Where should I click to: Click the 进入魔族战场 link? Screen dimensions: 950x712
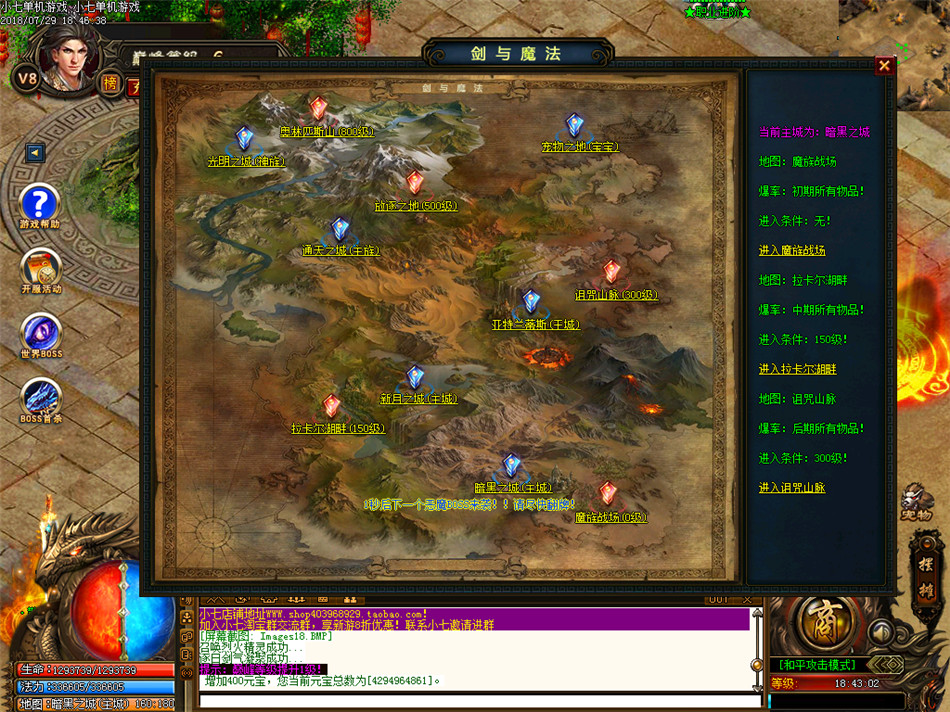[x=792, y=250]
